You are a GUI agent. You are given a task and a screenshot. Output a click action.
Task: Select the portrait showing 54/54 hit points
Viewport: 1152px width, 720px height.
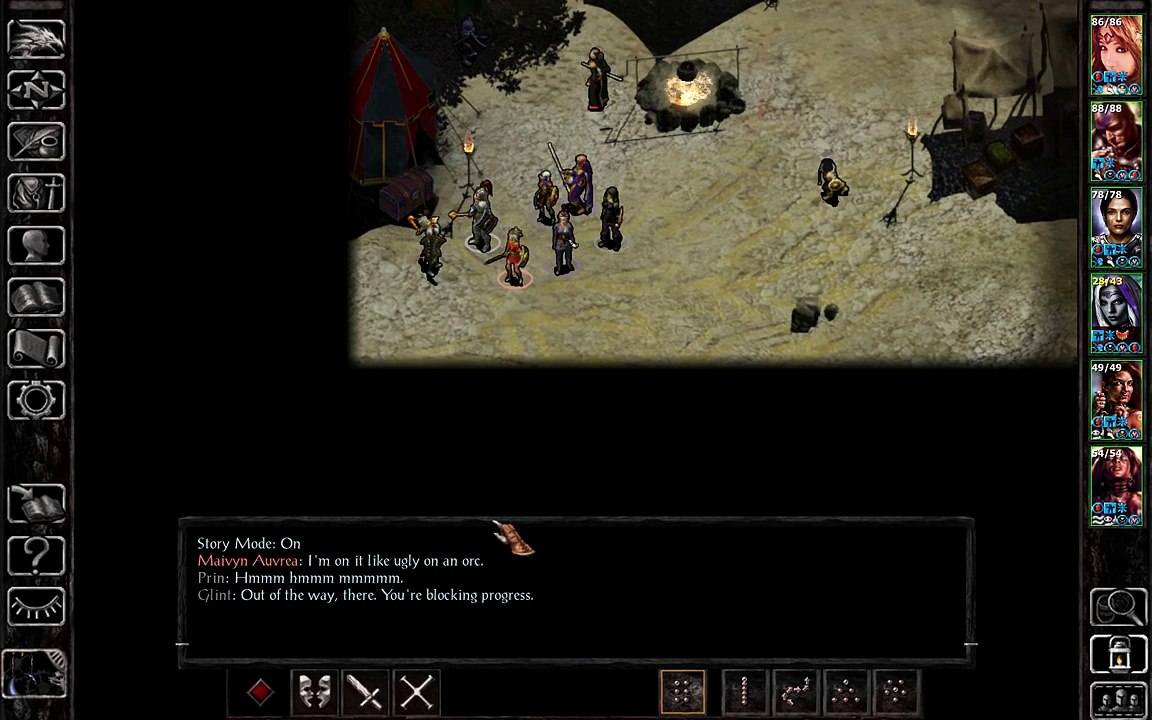1116,486
